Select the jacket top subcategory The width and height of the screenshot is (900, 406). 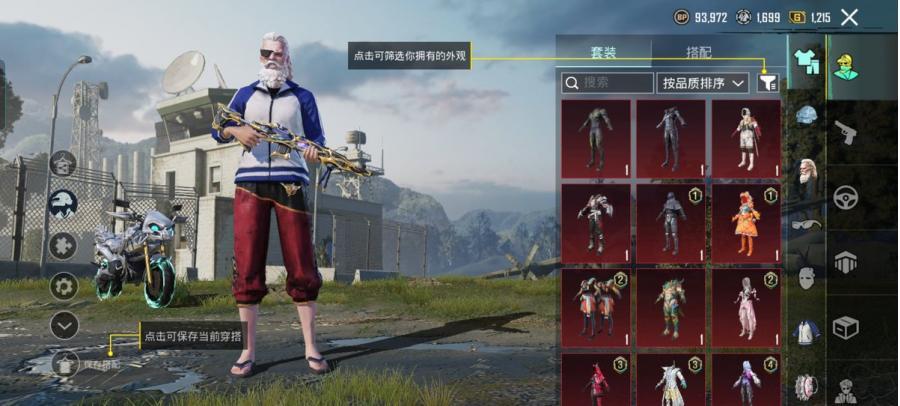click(806, 332)
